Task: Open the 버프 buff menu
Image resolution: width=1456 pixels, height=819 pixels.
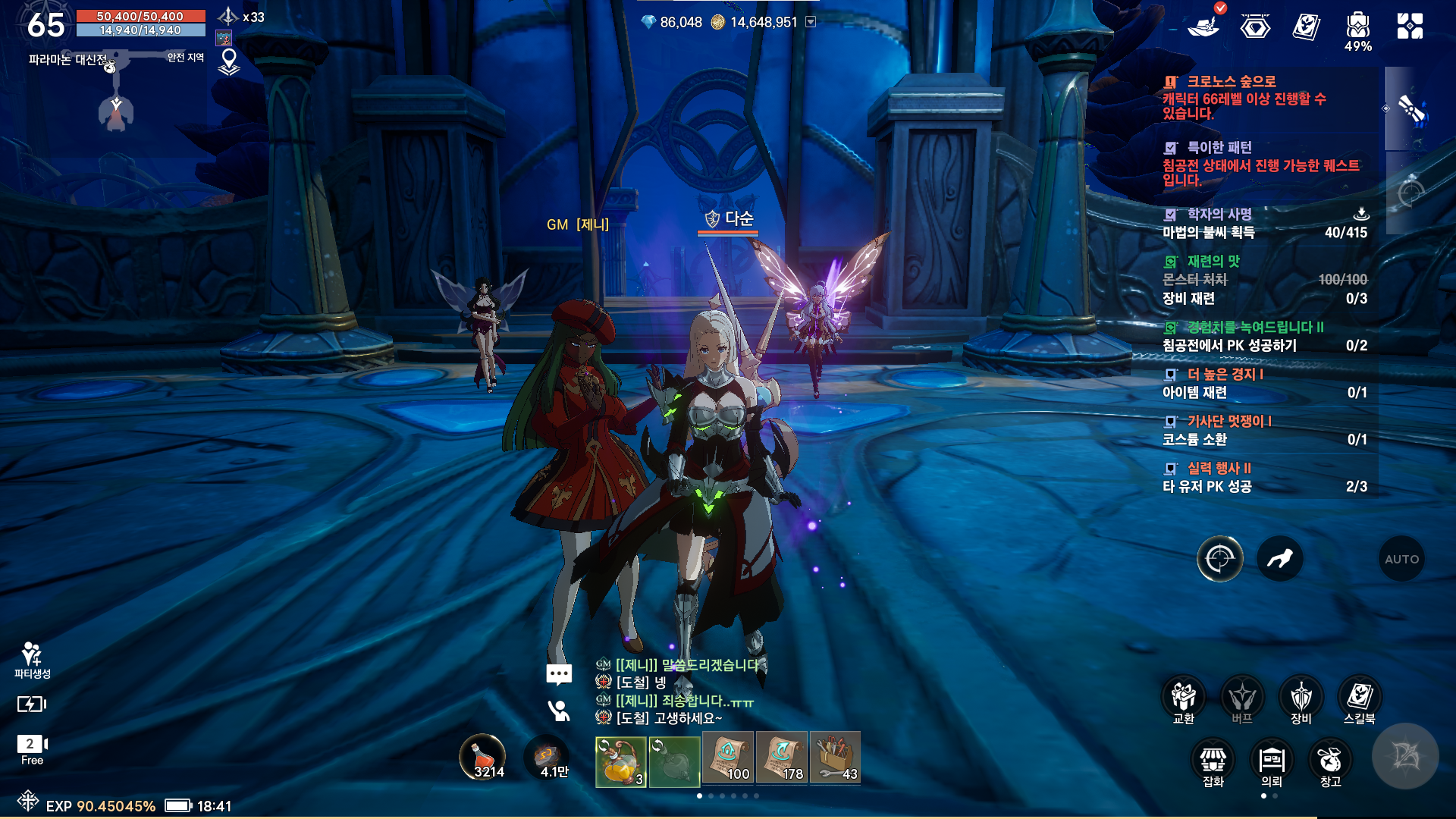Action: click(x=1241, y=698)
